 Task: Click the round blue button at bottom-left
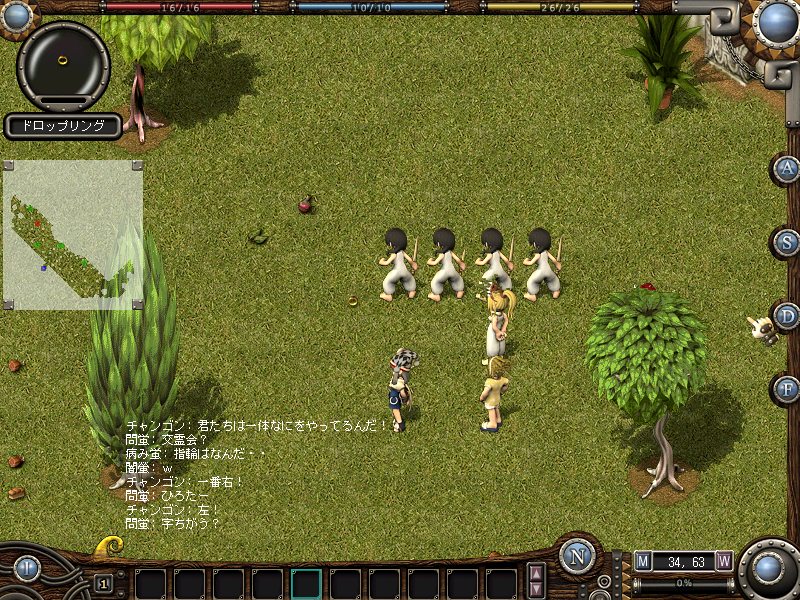point(27,569)
